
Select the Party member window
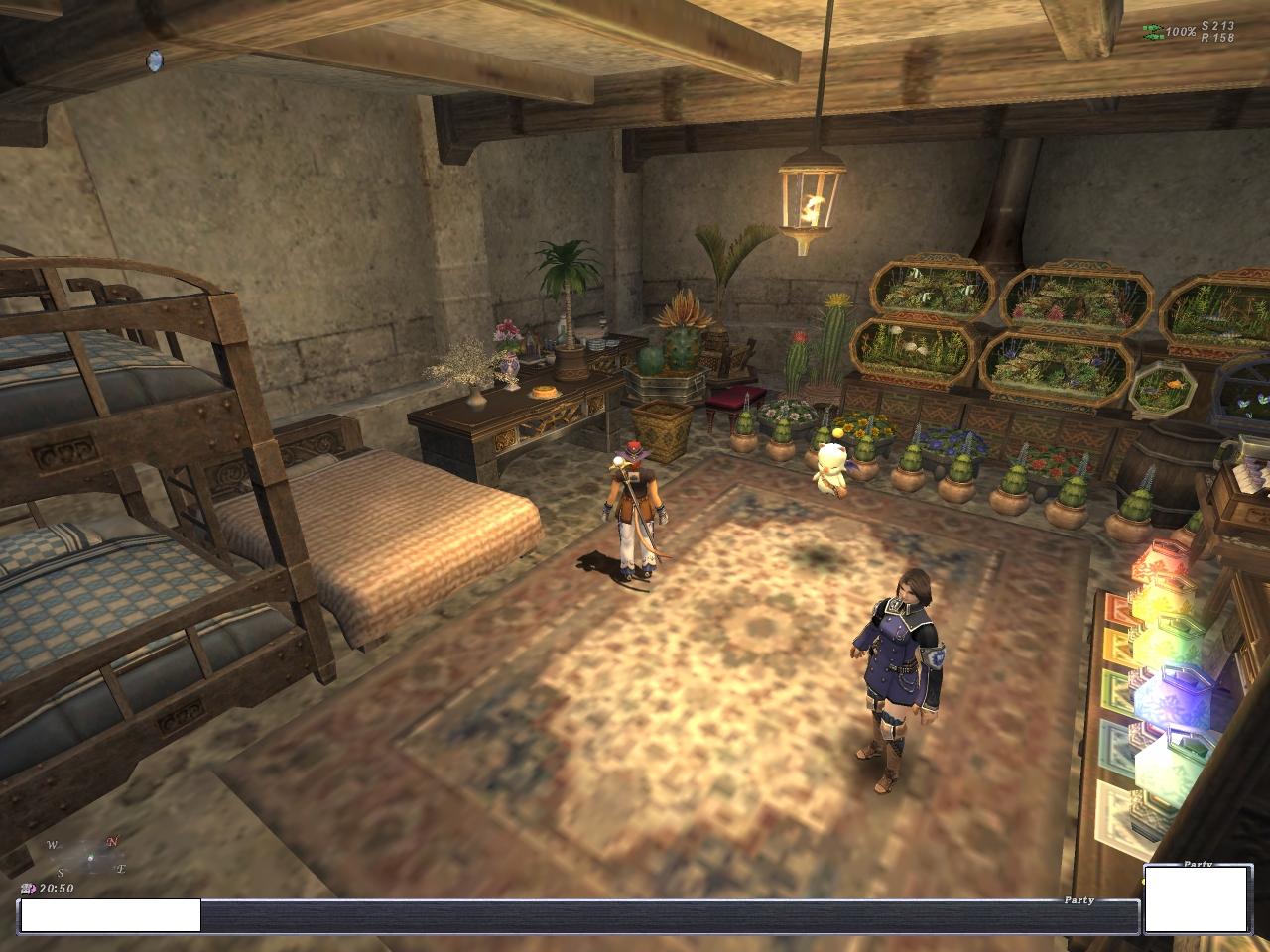point(1197,899)
